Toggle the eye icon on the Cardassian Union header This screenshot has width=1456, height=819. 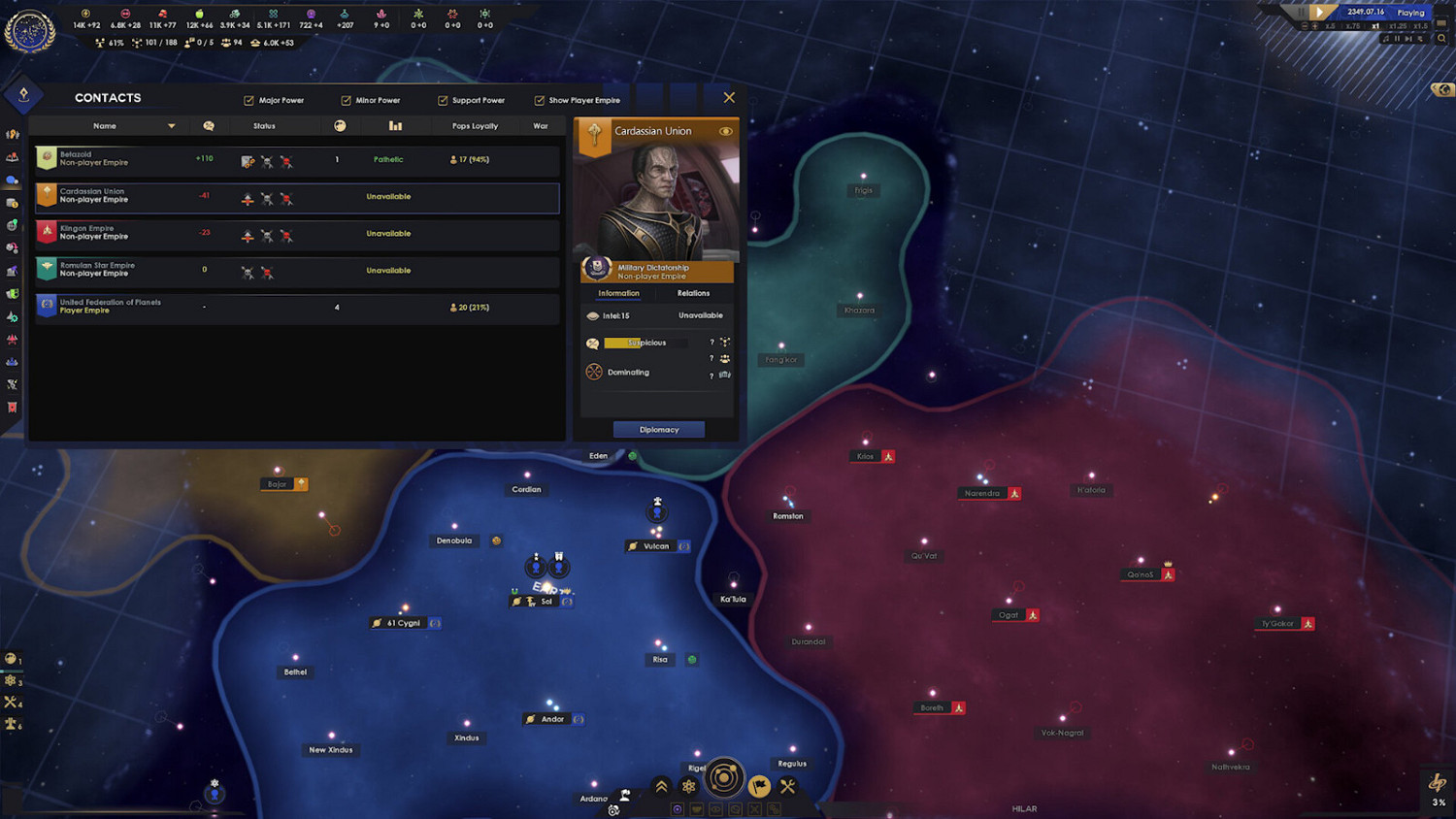pos(727,131)
